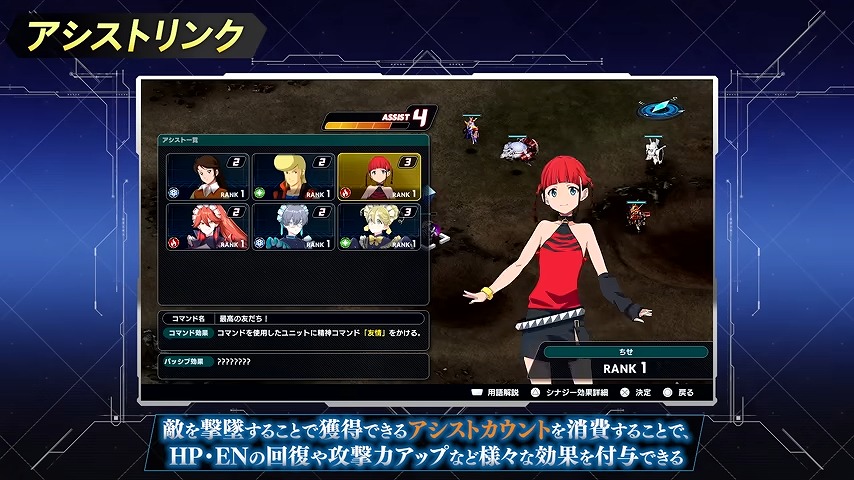Pick the red-haired maid assist card
Viewport: 854px width, 480px height.
tap(207, 227)
